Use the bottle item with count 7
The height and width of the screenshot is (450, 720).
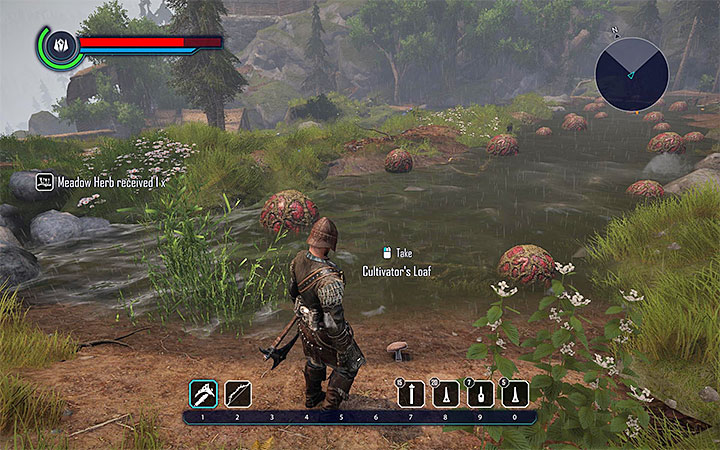[480, 394]
